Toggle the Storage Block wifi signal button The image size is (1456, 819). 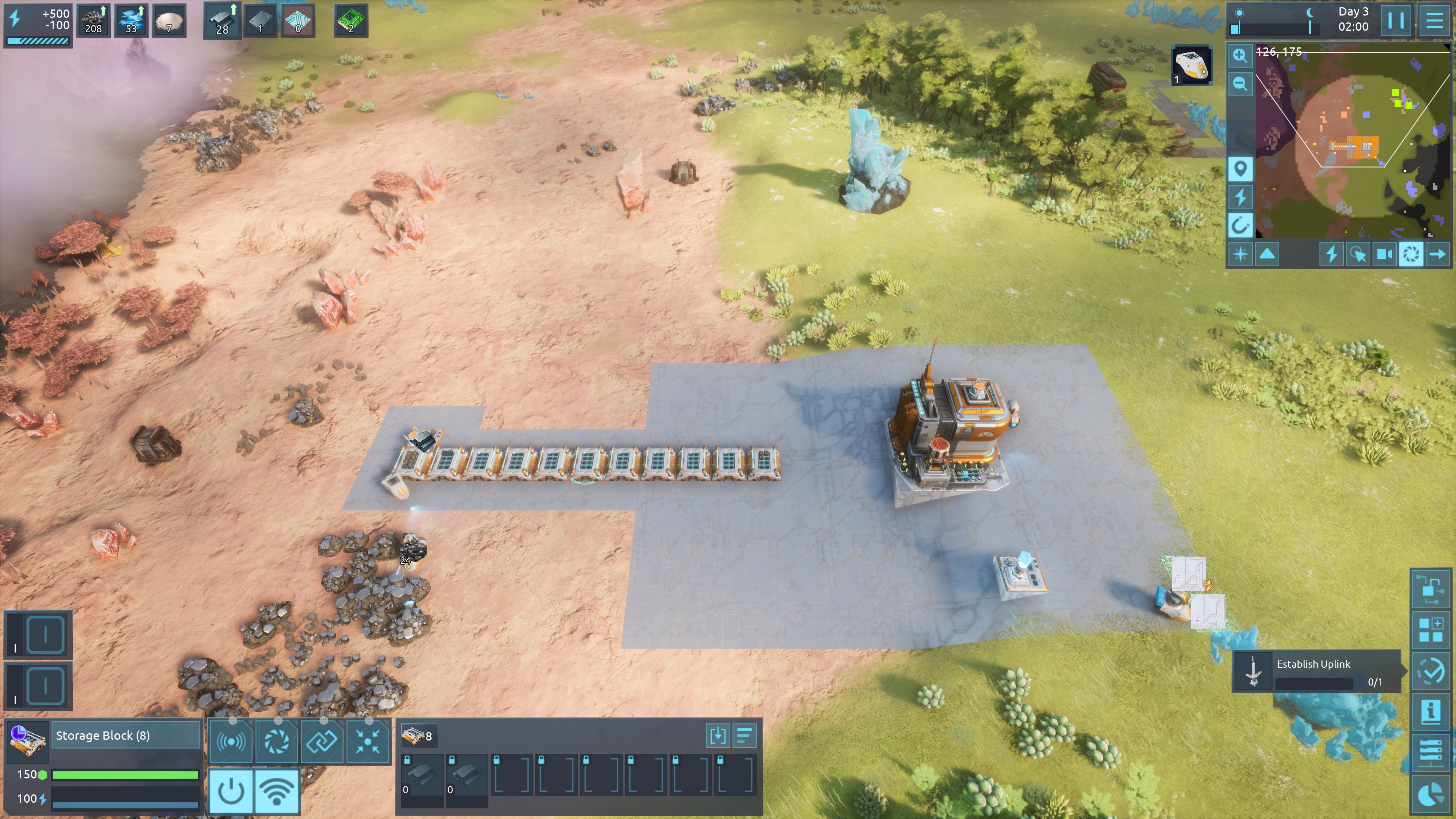pos(277,791)
